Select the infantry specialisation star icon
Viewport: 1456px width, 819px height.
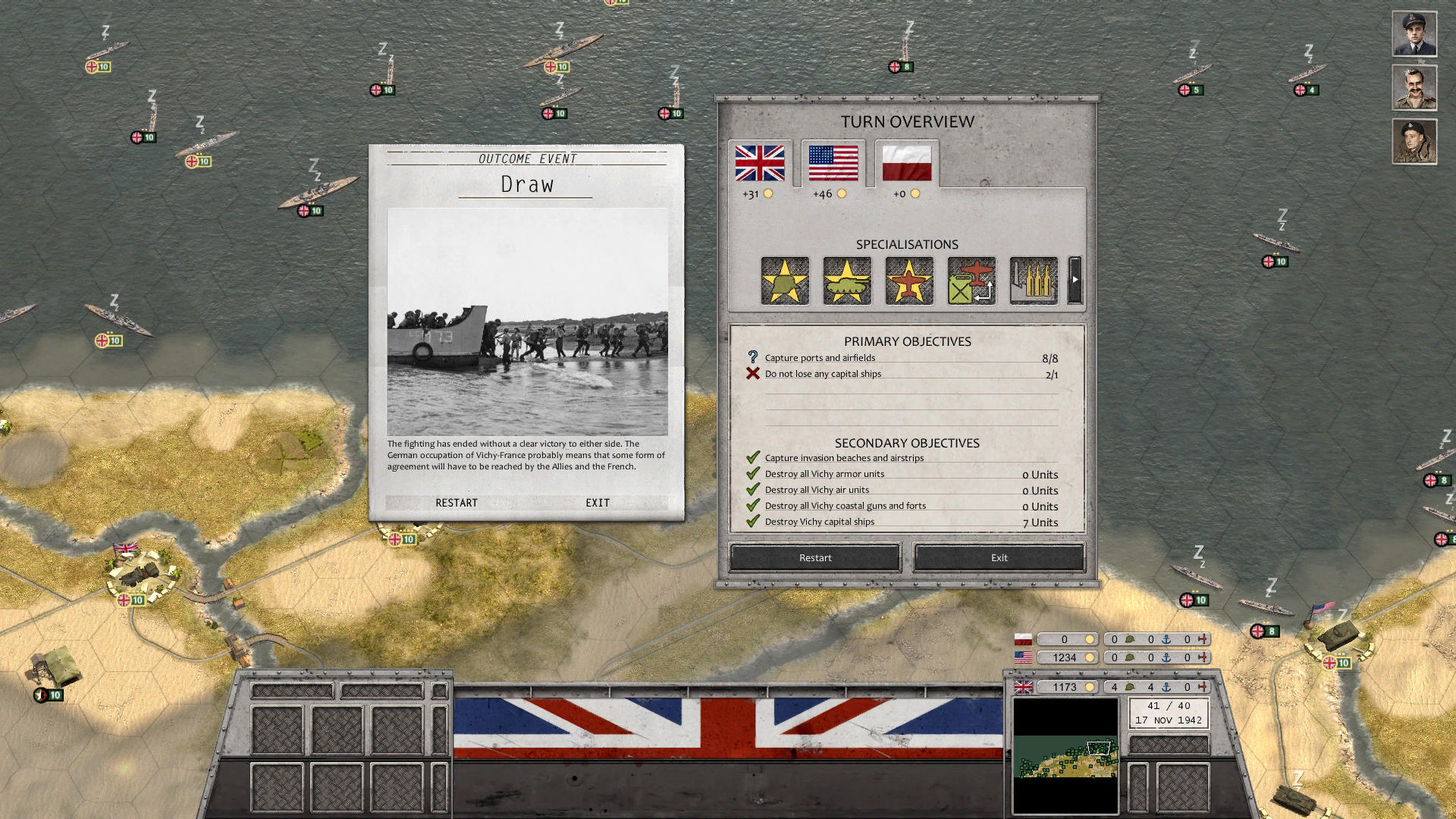pyautogui.click(x=785, y=281)
